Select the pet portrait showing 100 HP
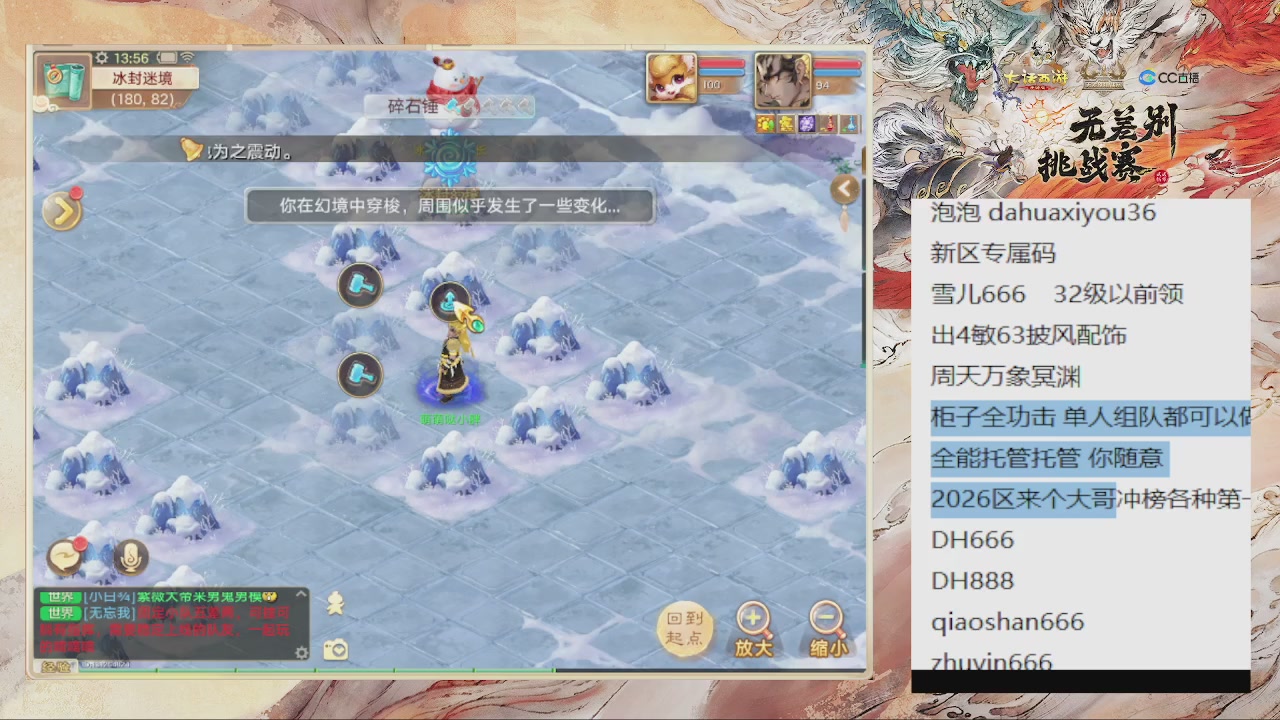This screenshot has width=1280, height=720. (x=673, y=80)
